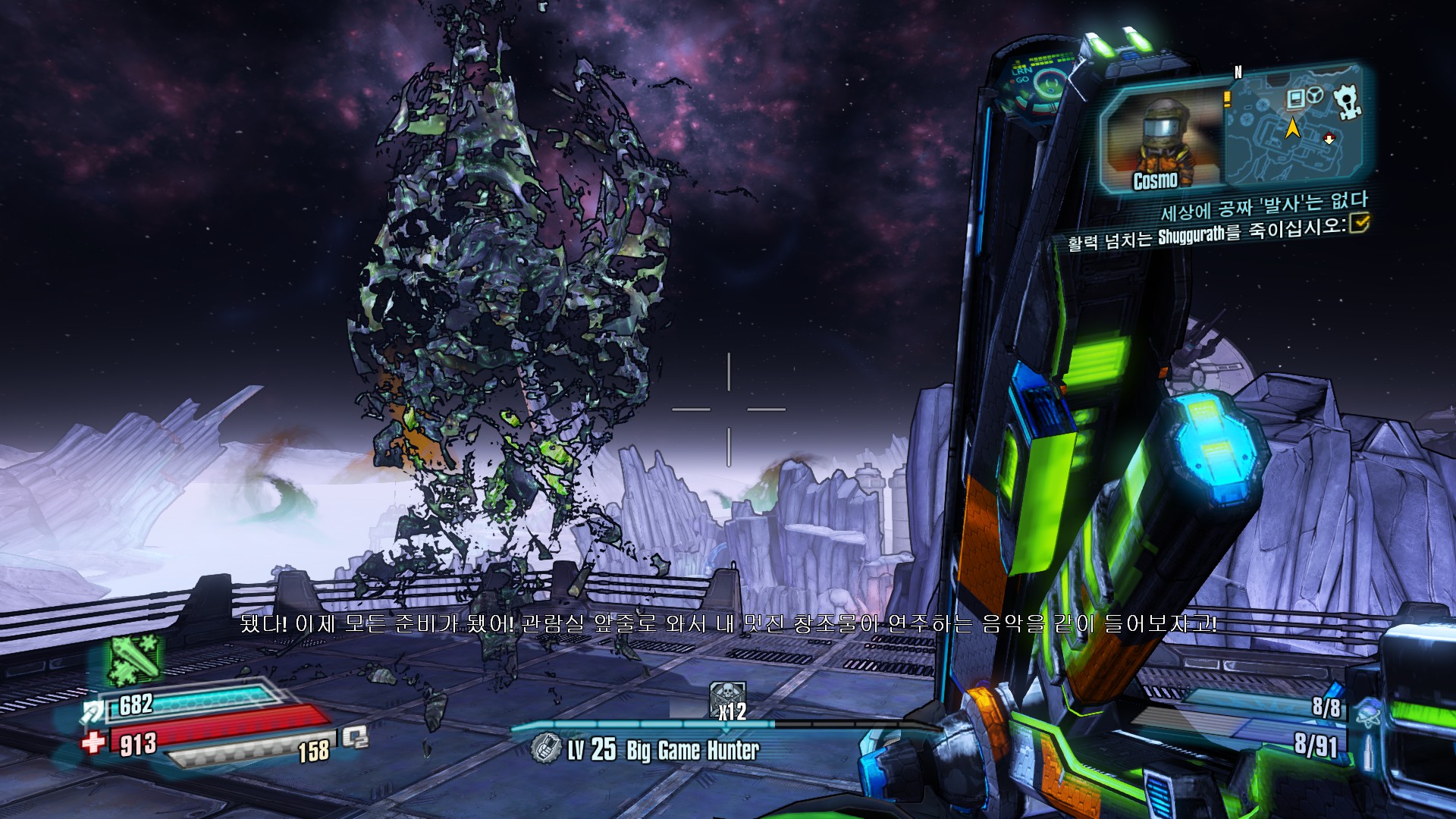This screenshot has width=1456, height=819.
Task: Select the shield icon beside 682
Action: click(x=95, y=710)
